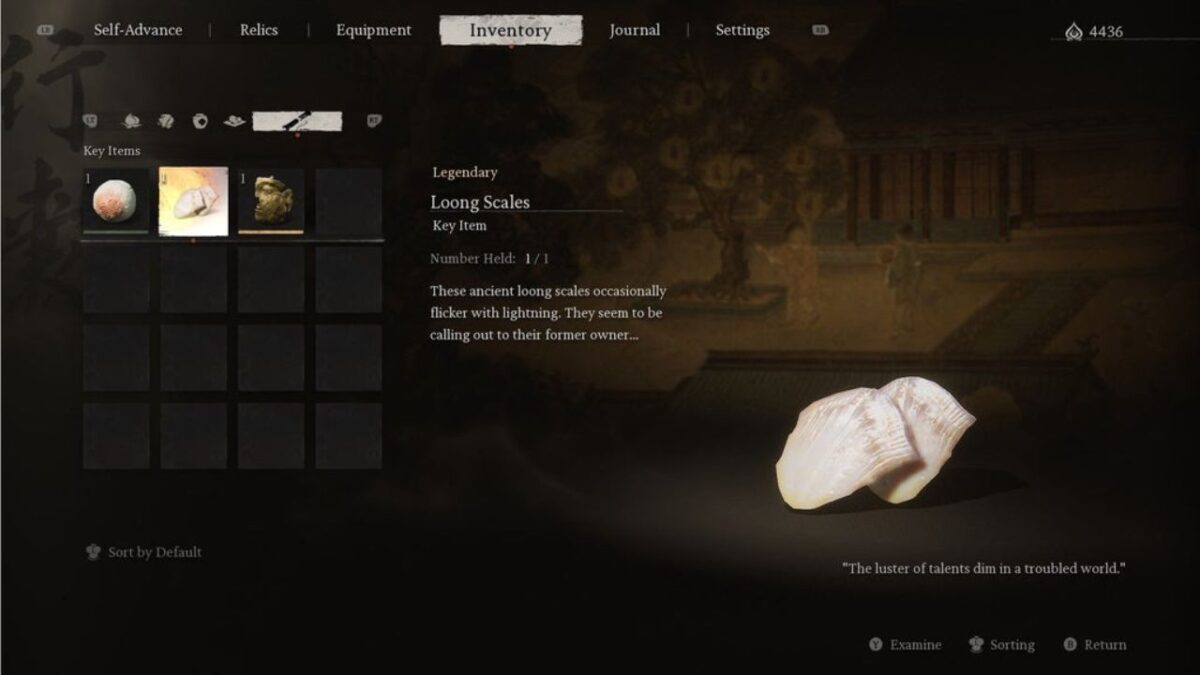The image size is (1200, 675).
Task: Choose the white and orange orb item slot
Action: click(116, 201)
